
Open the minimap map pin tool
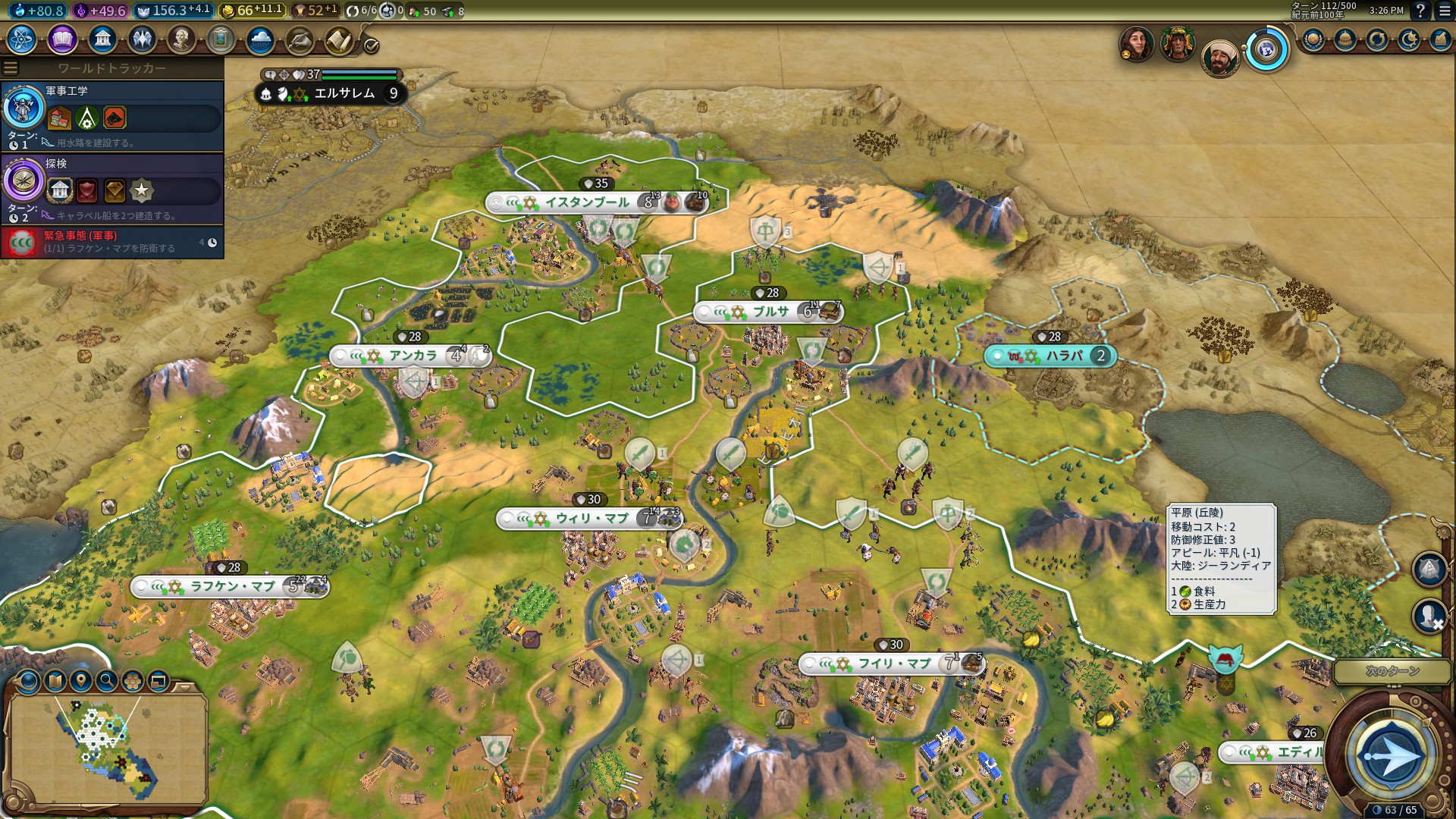(x=81, y=681)
